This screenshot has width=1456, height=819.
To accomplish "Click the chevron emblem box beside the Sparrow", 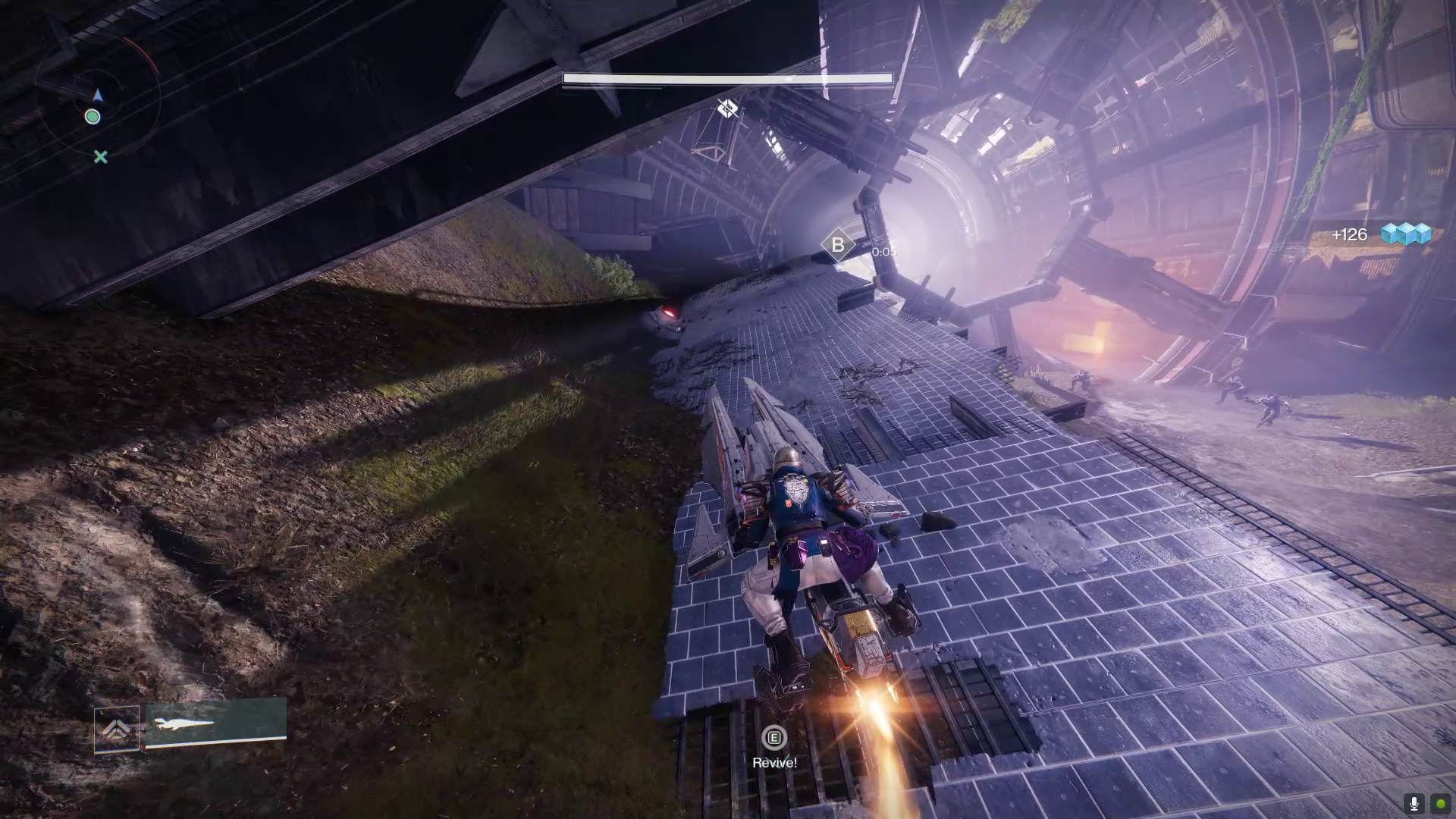I will coord(117,730).
